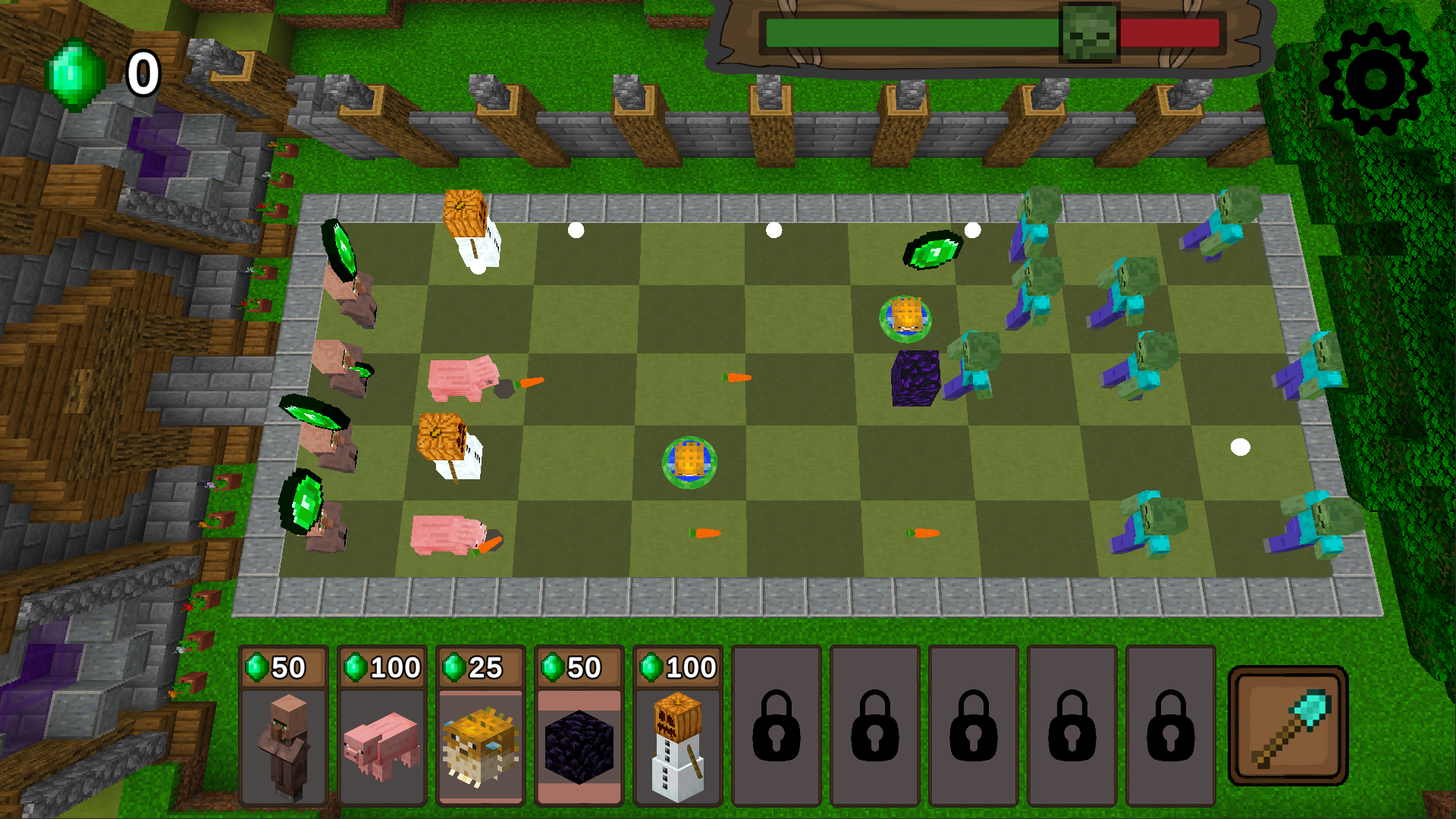Viewport: 1456px width, 819px height.
Task: Click the last padlocked unit slot
Action: 1170,736
